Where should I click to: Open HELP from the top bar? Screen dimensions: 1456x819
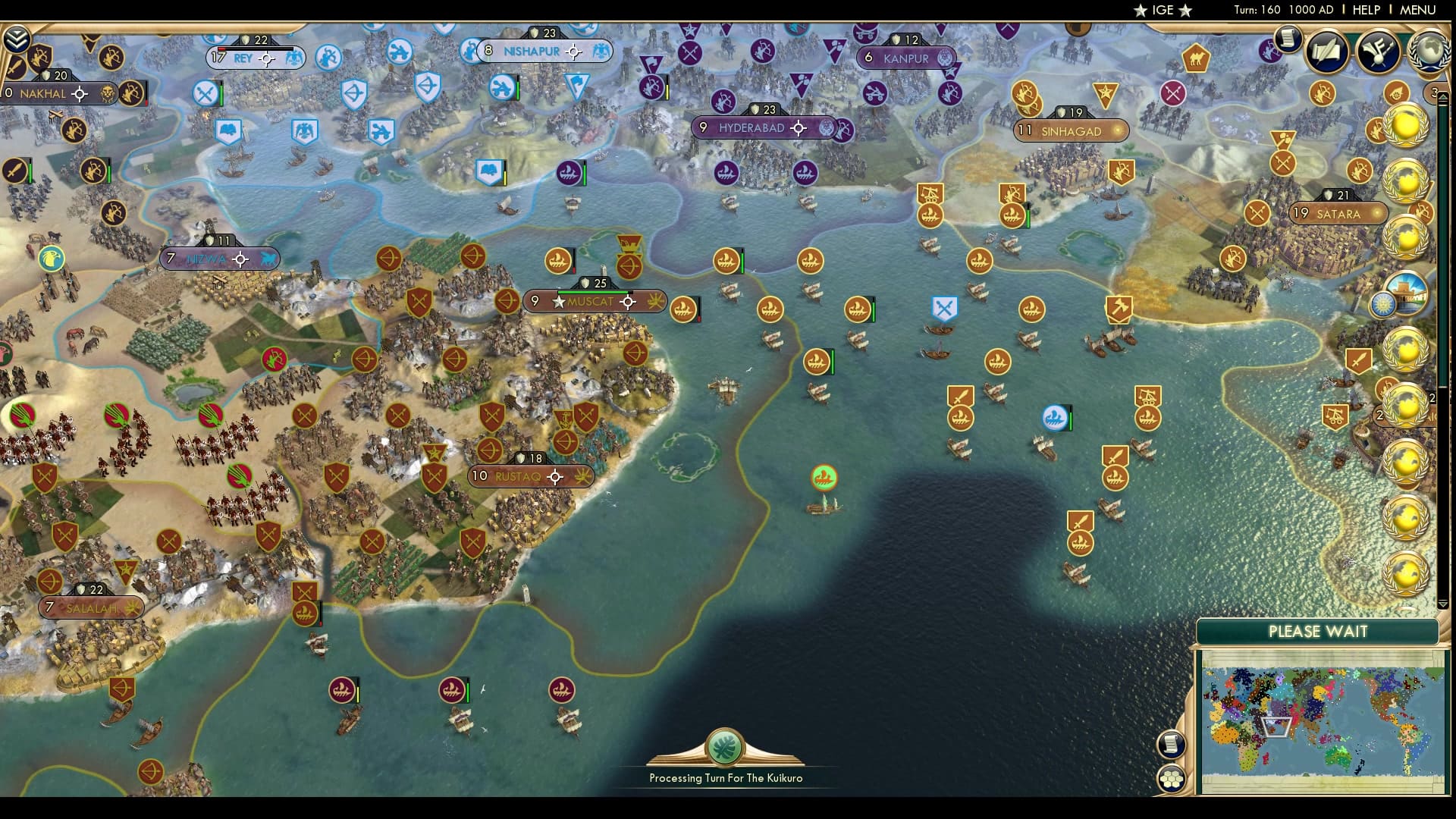point(1365,11)
